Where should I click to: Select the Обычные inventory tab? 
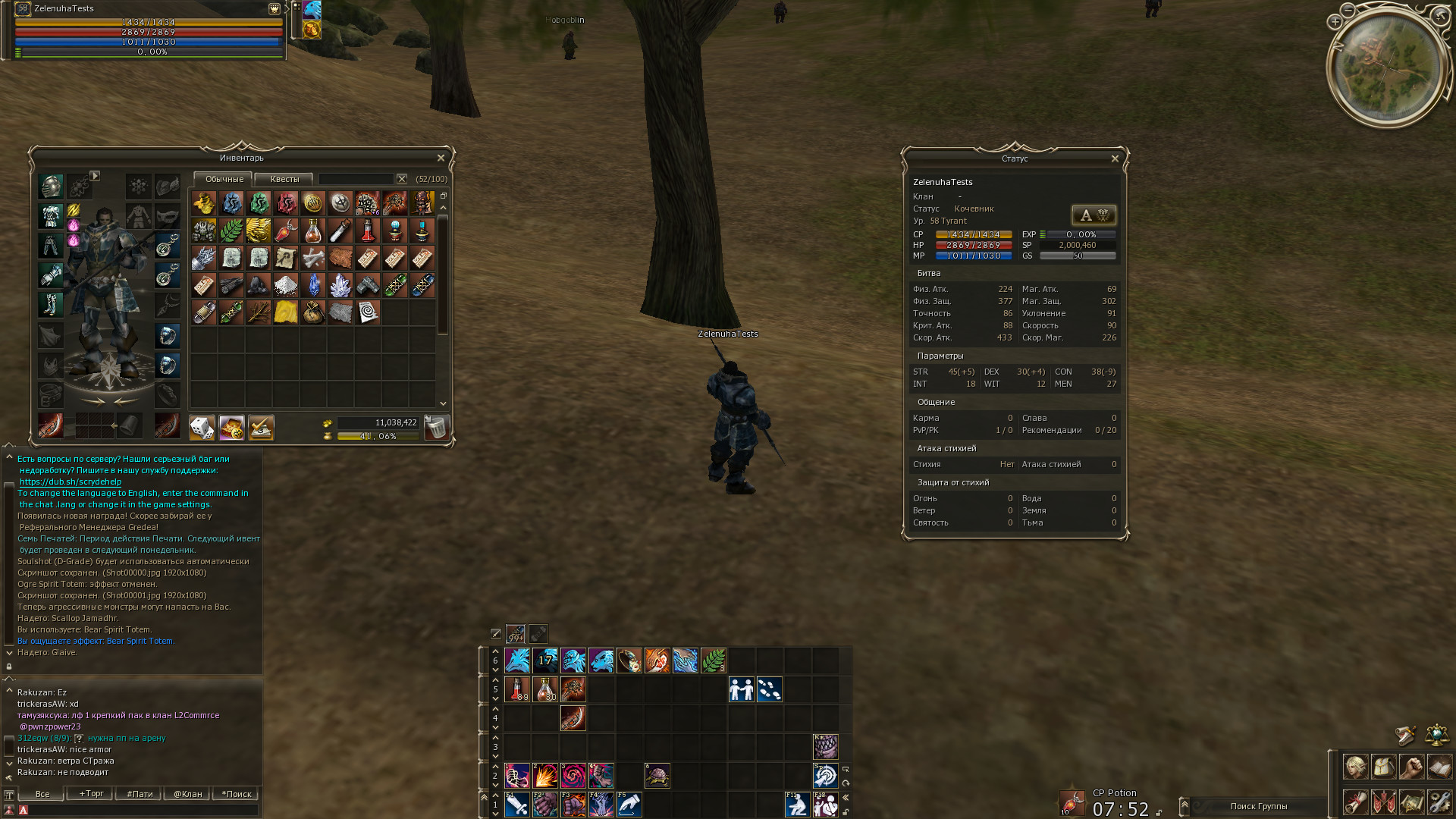click(x=224, y=179)
